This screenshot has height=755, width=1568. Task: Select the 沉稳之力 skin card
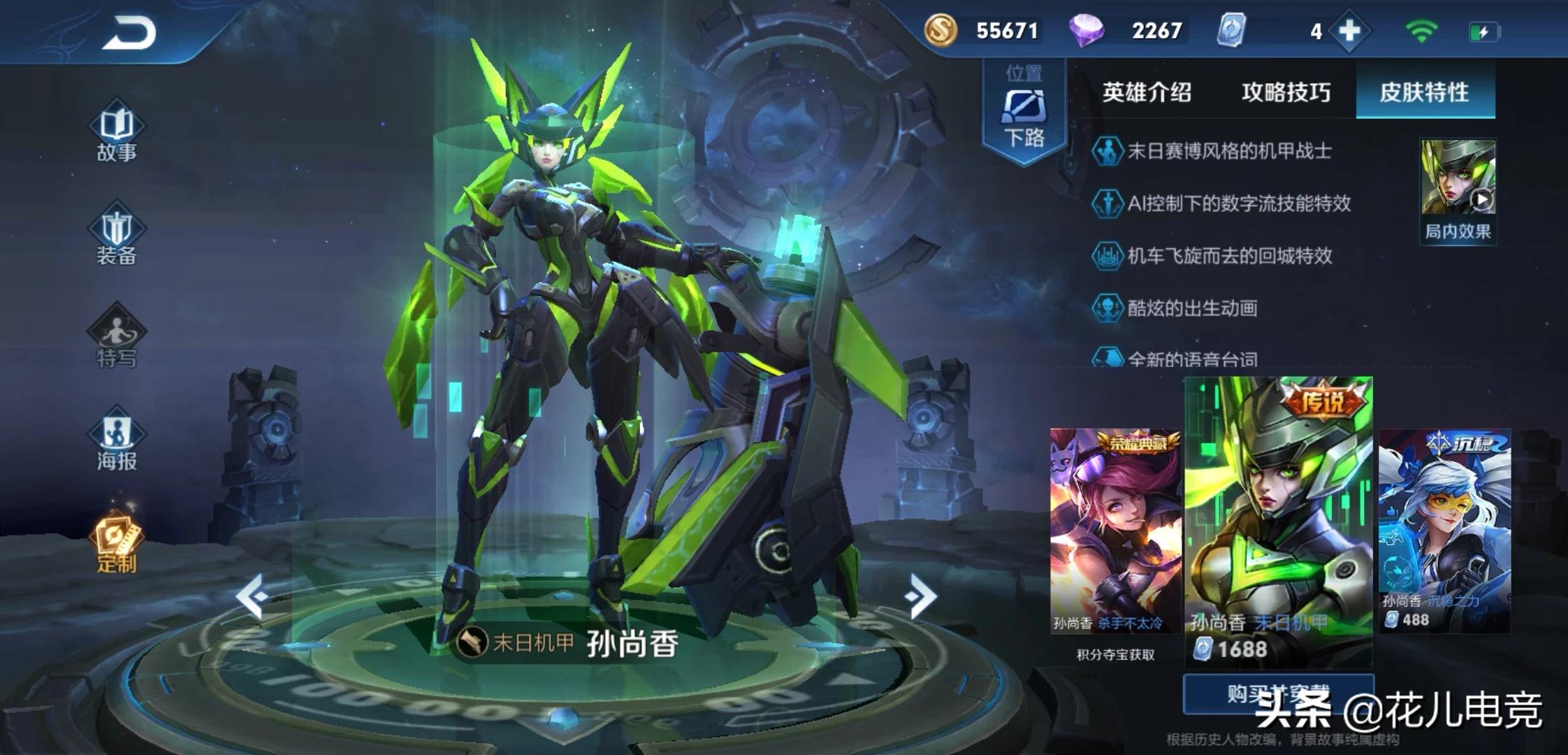[1444, 531]
